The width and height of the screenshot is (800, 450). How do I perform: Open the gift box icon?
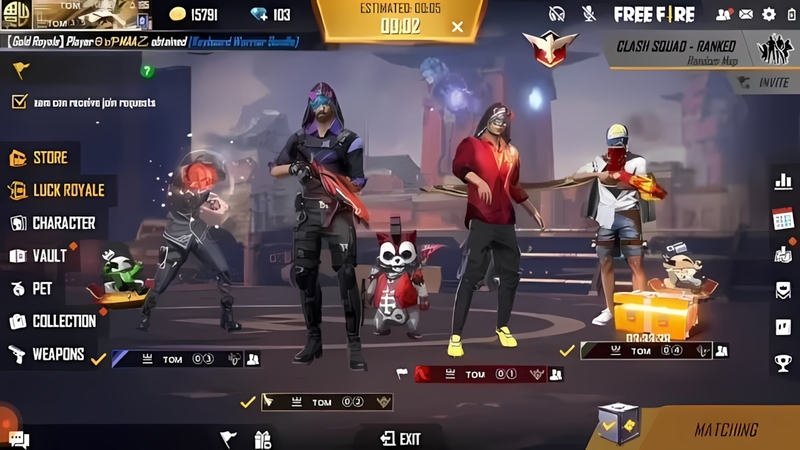point(263,438)
